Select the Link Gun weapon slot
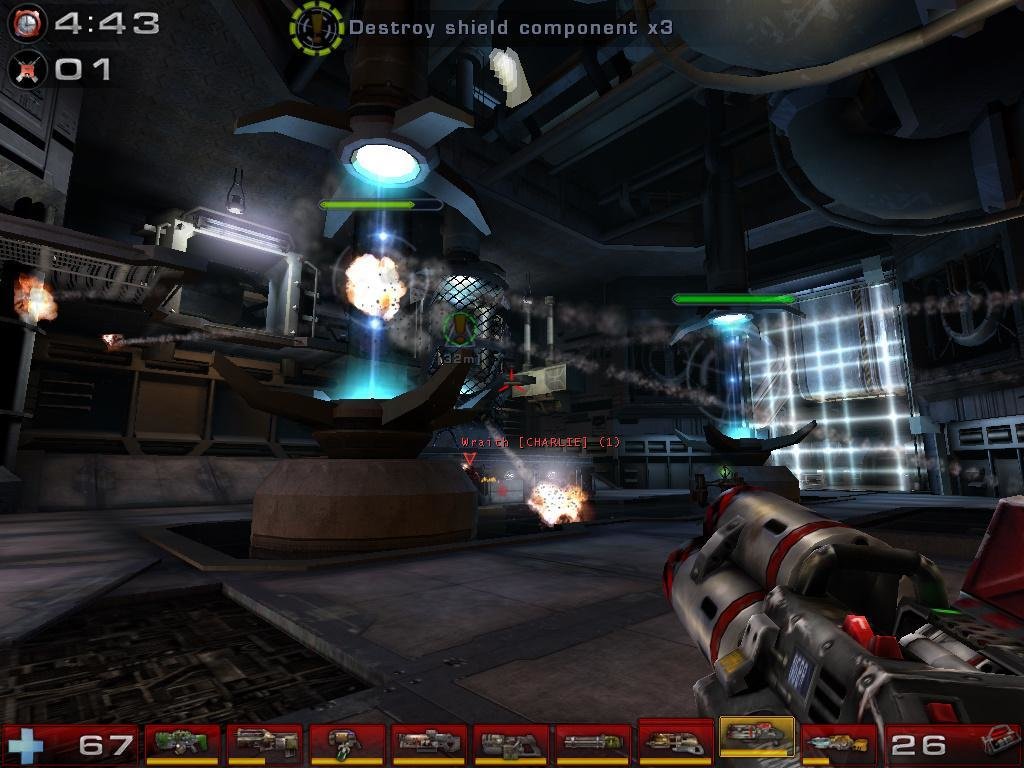 [x=511, y=744]
